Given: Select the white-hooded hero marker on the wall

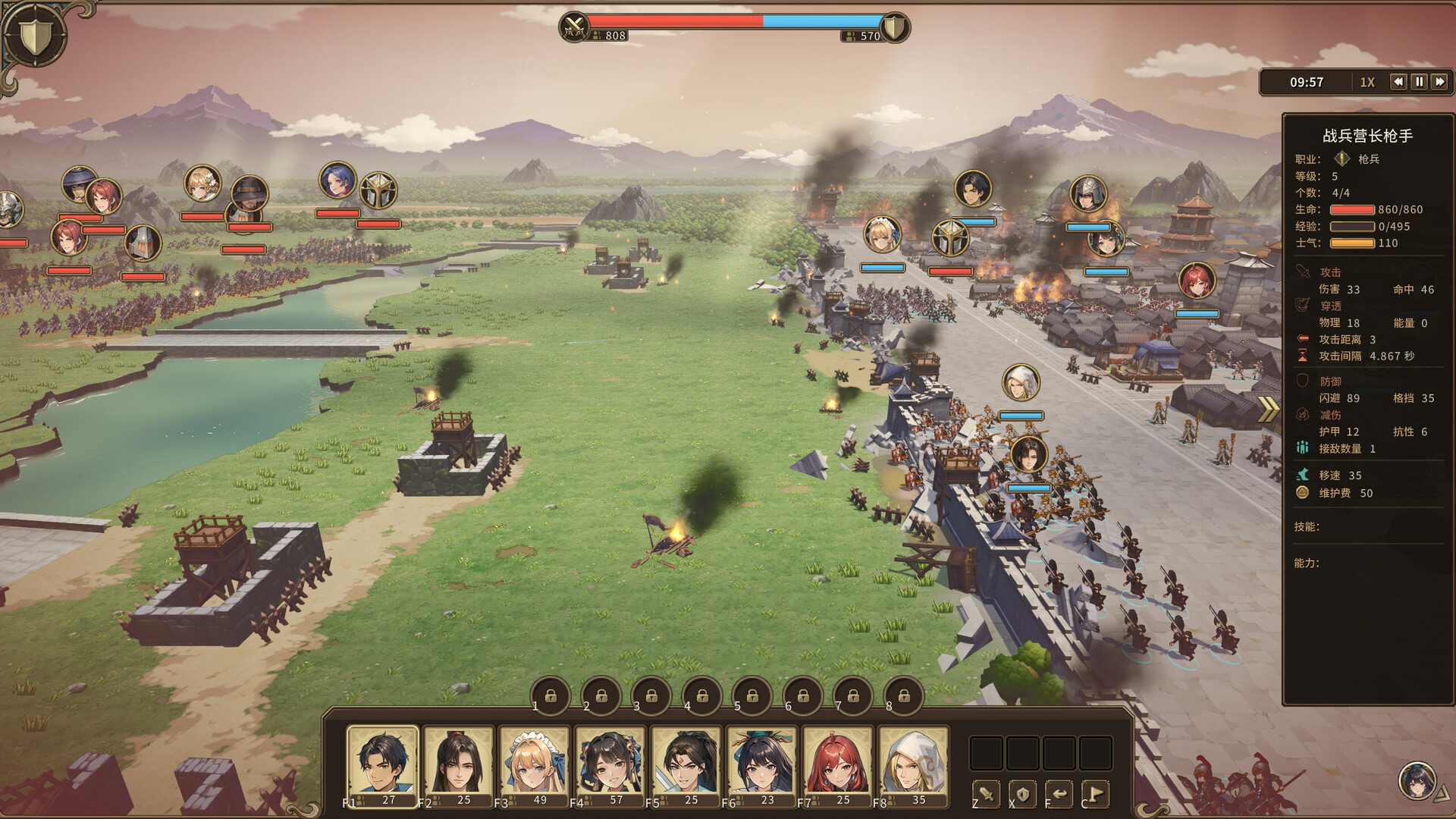Looking at the screenshot, I should [x=1021, y=384].
